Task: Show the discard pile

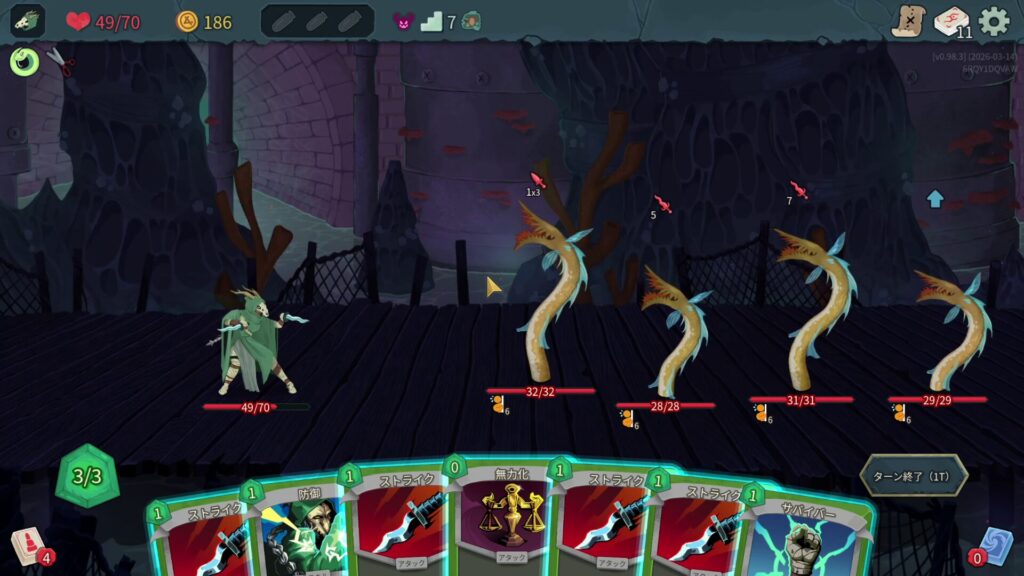Action: (x=993, y=543)
